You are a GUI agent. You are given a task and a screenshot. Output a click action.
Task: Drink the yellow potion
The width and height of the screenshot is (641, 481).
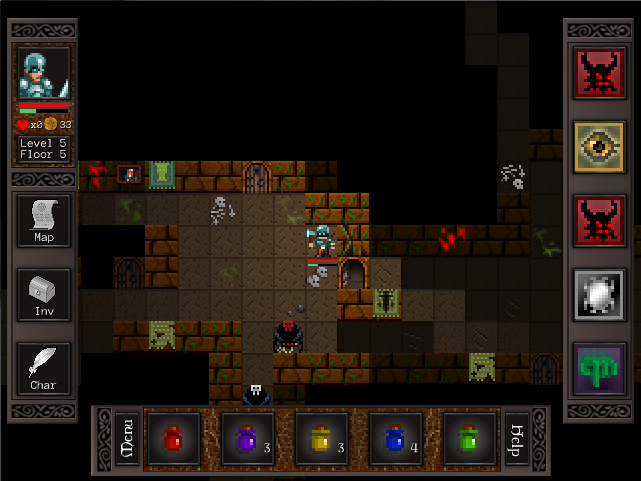322,438
